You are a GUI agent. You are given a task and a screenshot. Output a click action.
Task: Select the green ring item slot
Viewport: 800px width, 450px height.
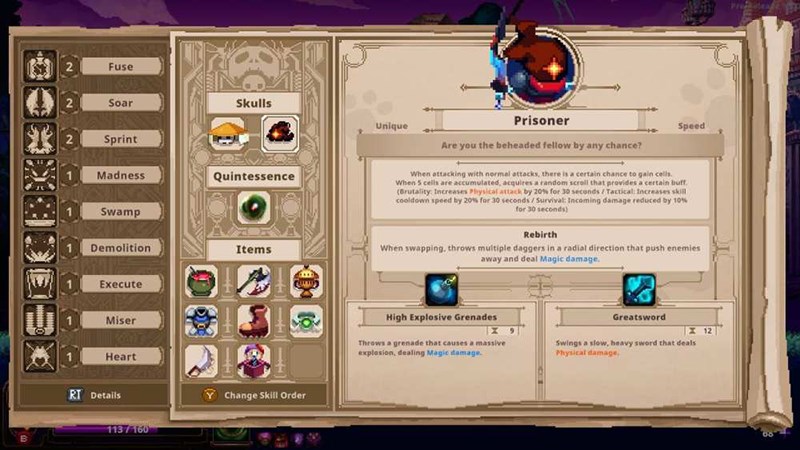[306, 321]
